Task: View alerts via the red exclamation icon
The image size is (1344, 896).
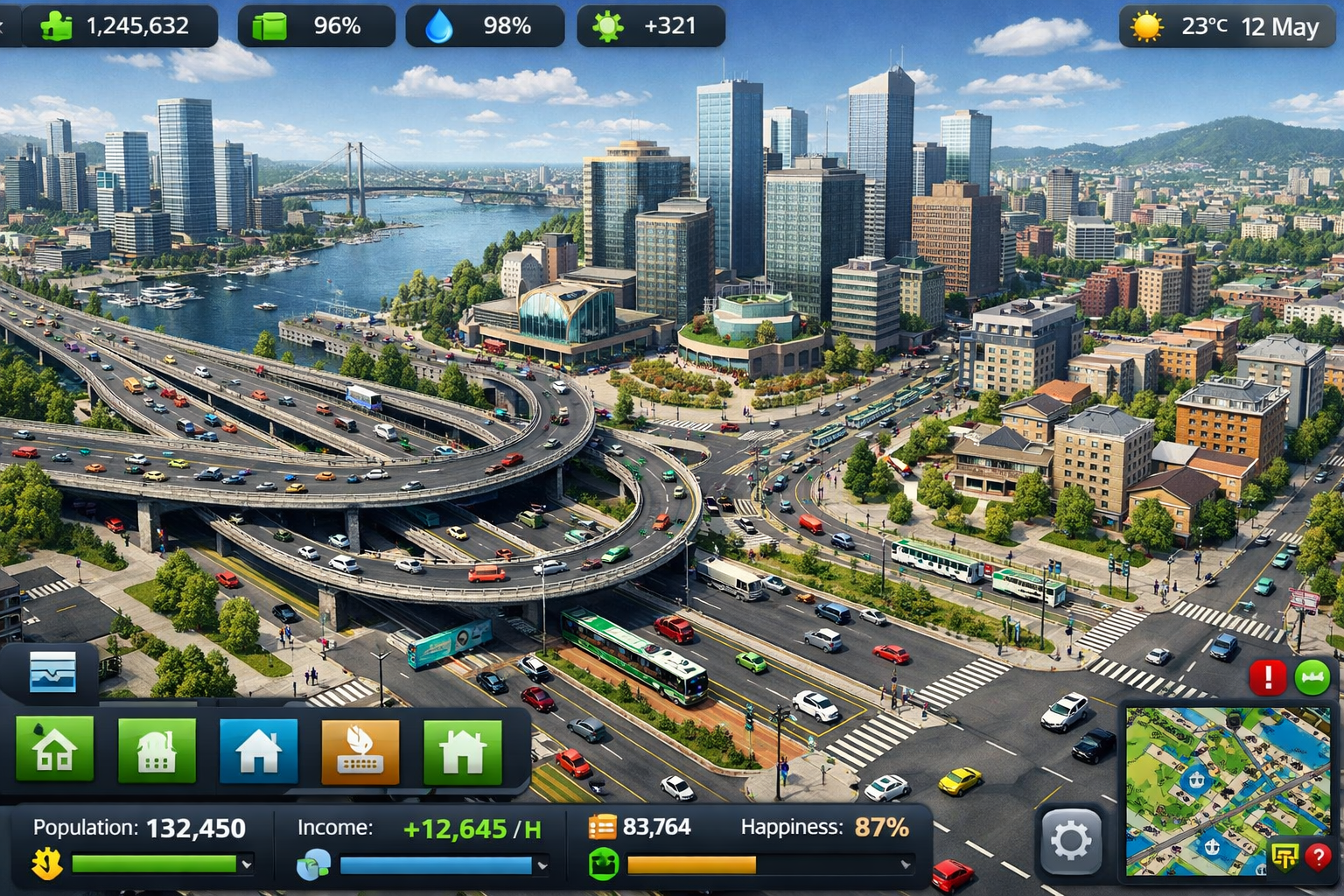Action: tap(1269, 675)
